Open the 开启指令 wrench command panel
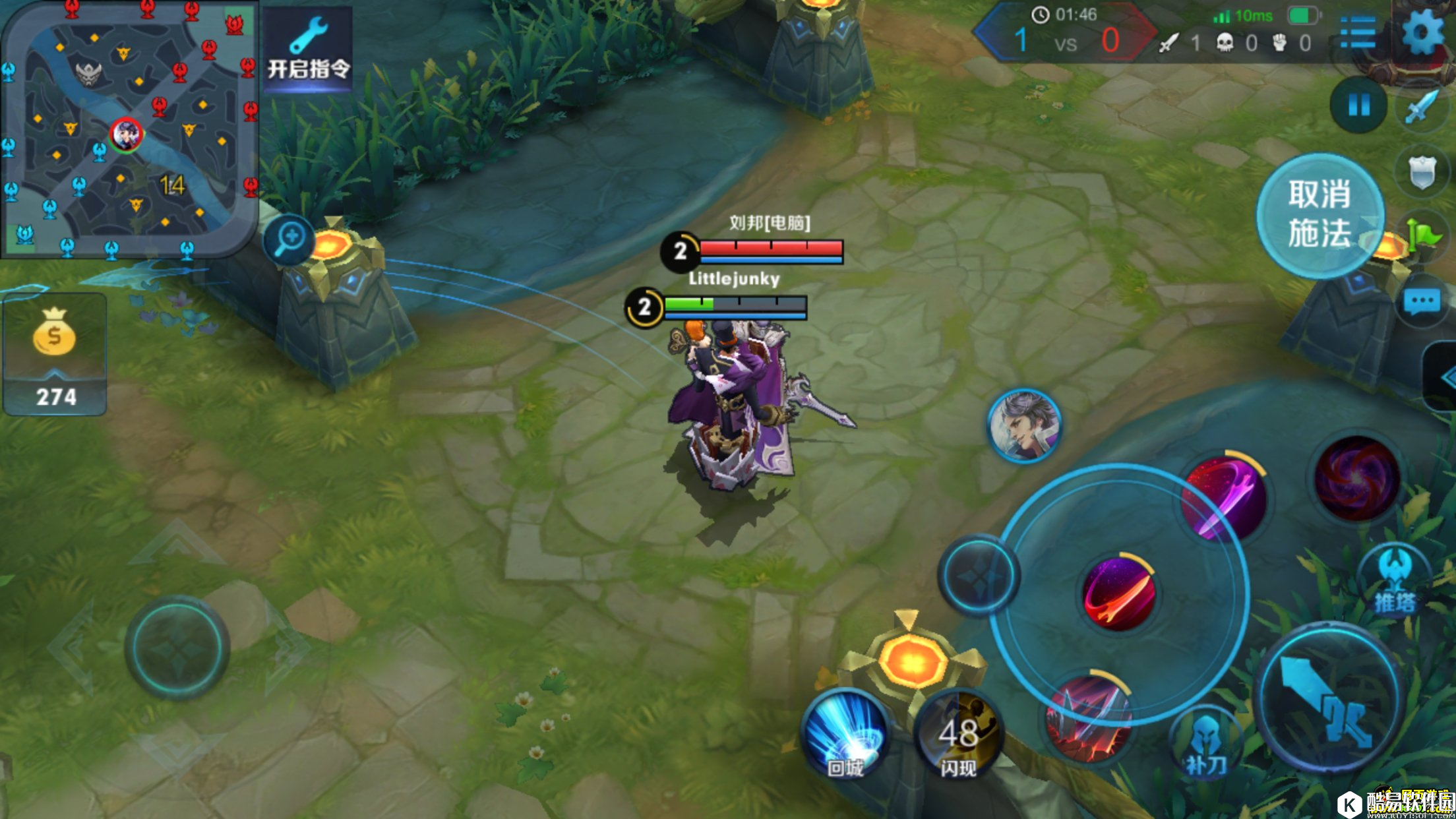The height and width of the screenshot is (819, 1456). [x=308, y=48]
